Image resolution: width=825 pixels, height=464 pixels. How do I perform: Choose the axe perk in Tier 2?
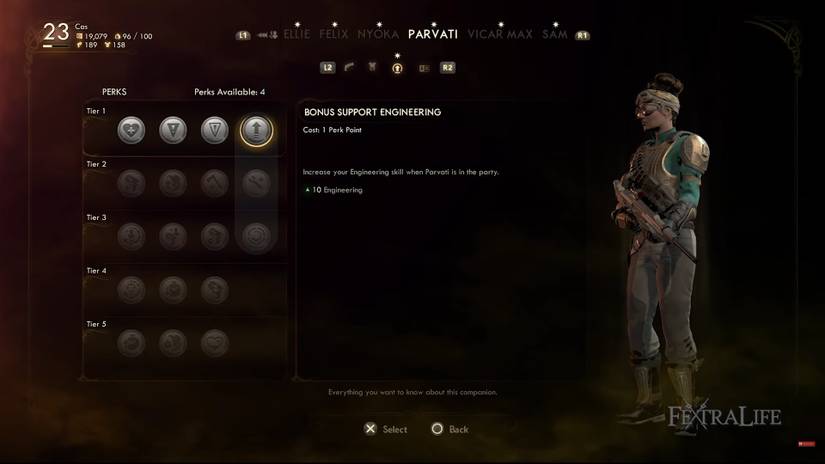pyautogui.click(x=214, y=183)
